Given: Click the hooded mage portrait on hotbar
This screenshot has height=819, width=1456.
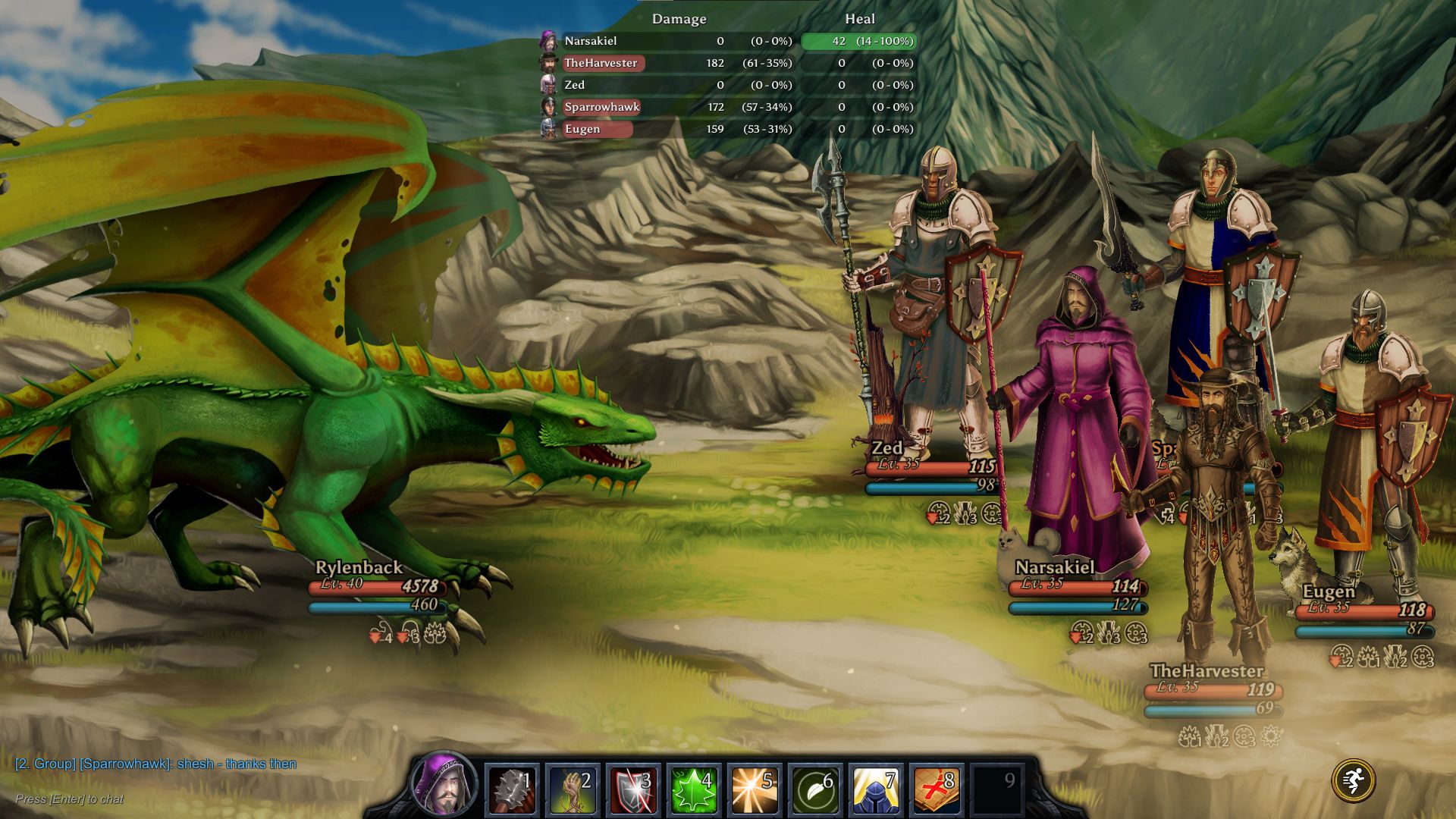Looking at the screenshot, I should click(444, 785).
